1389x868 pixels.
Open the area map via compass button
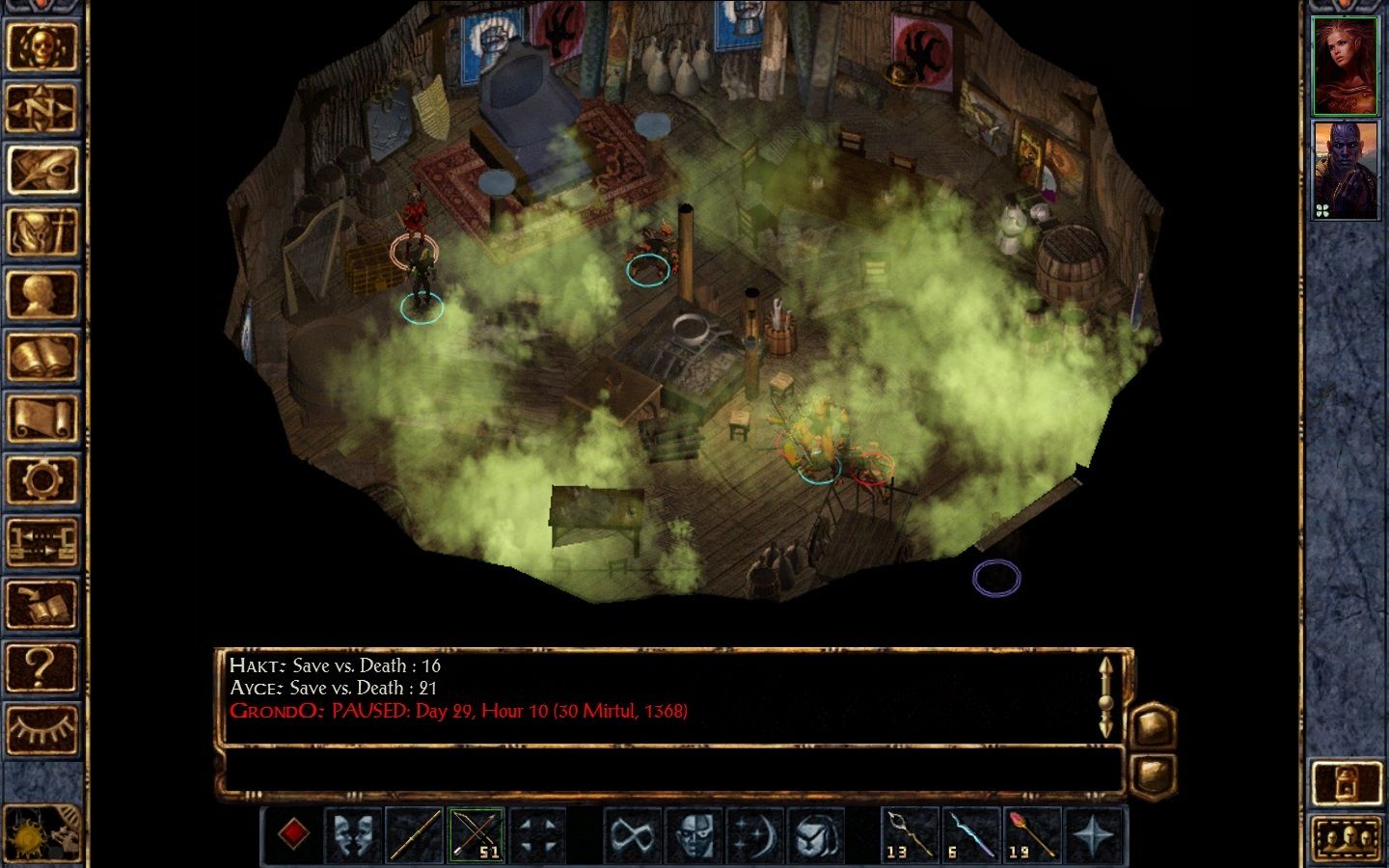tap(41, 109)
